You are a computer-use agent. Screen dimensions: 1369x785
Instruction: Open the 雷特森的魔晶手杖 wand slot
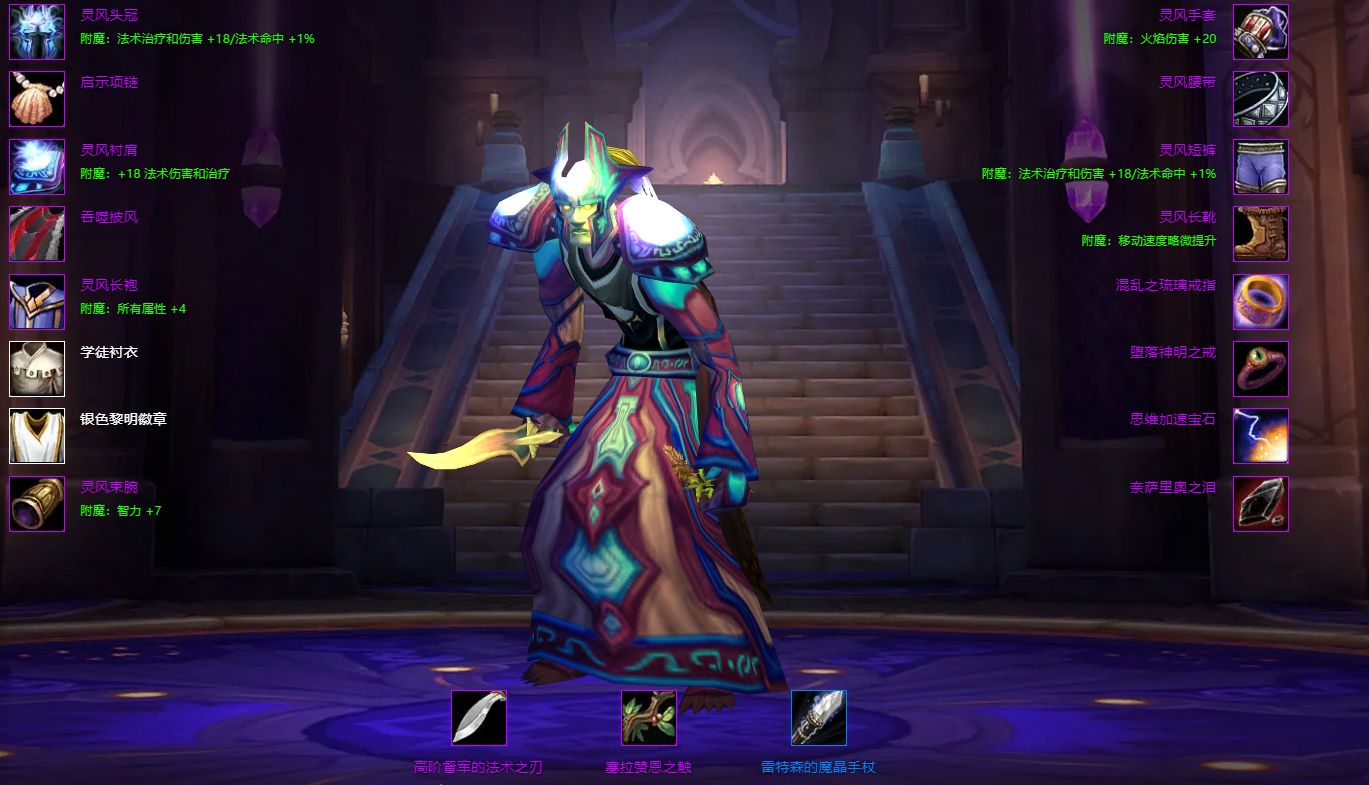pos(819,718)
